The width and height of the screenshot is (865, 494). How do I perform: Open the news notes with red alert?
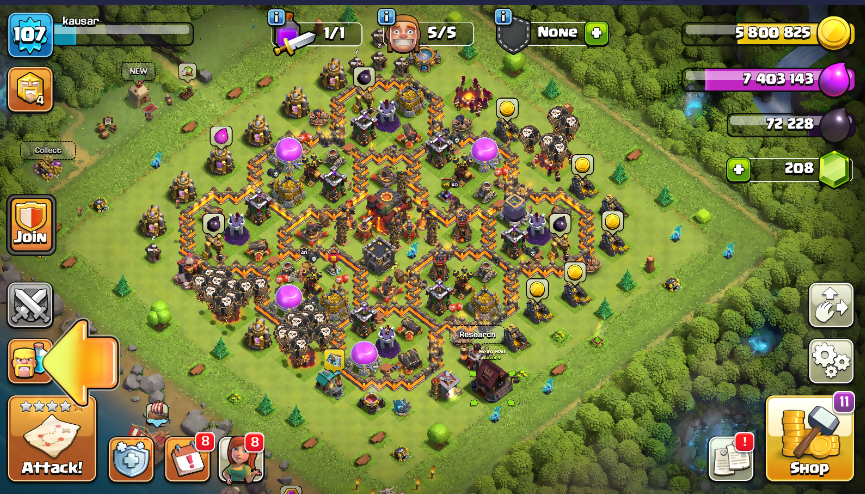729,457
